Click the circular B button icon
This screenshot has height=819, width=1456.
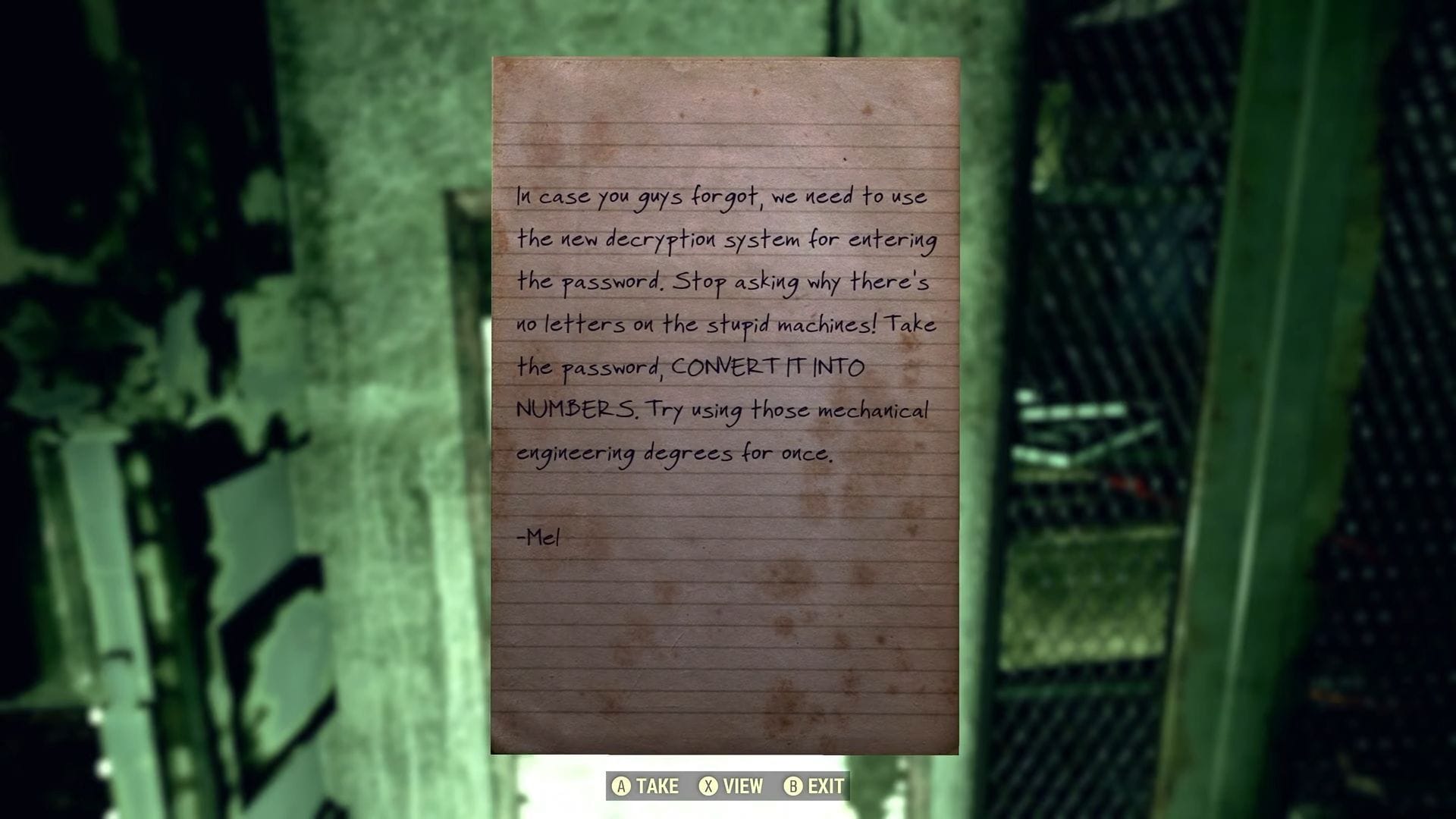point(793,786)
